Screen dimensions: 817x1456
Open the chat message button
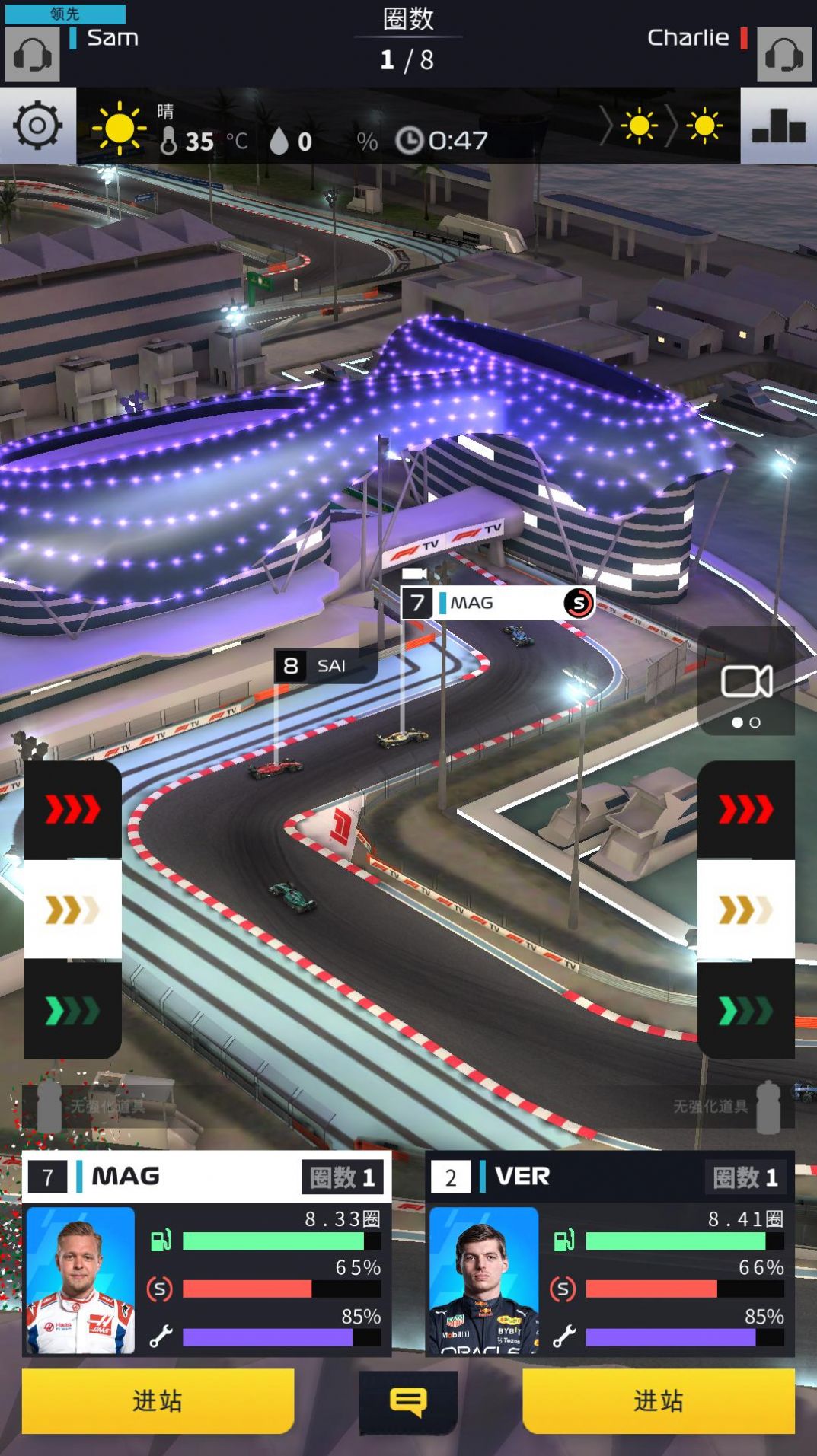click(408, 1401)
